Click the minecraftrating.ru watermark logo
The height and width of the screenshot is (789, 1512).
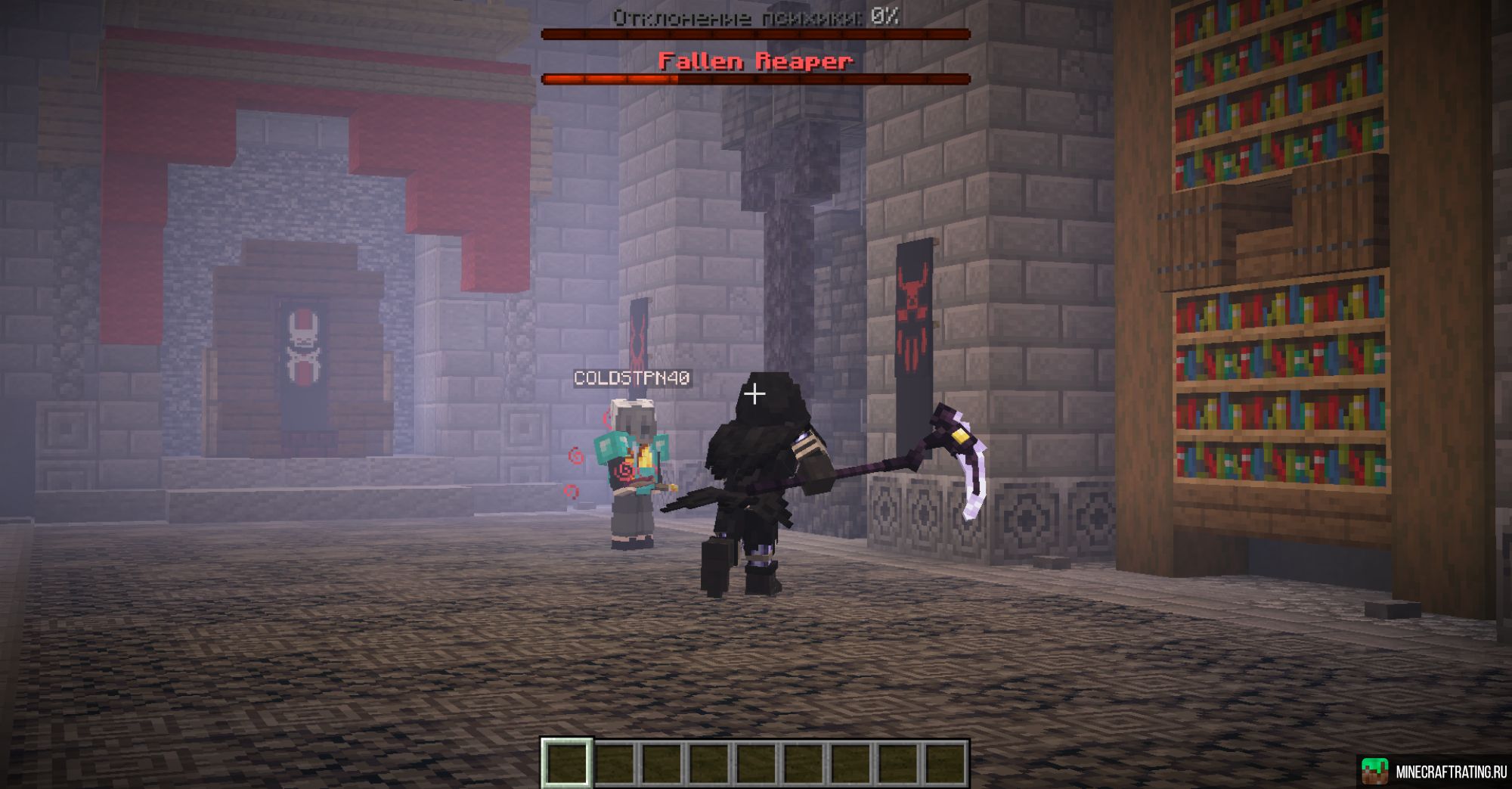[1374, 771]
